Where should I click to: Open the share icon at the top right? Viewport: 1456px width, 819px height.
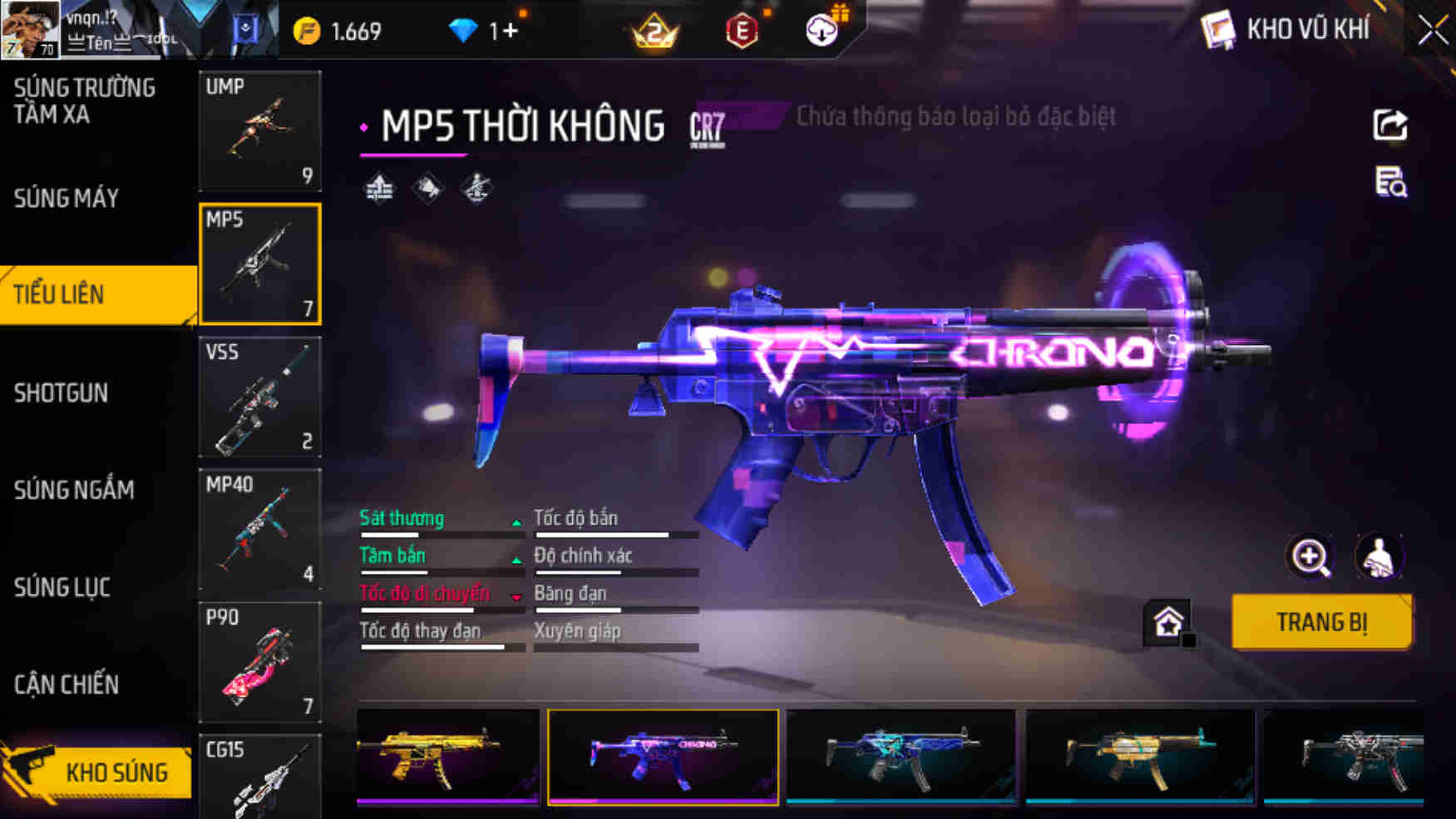tap(1389, 123)
